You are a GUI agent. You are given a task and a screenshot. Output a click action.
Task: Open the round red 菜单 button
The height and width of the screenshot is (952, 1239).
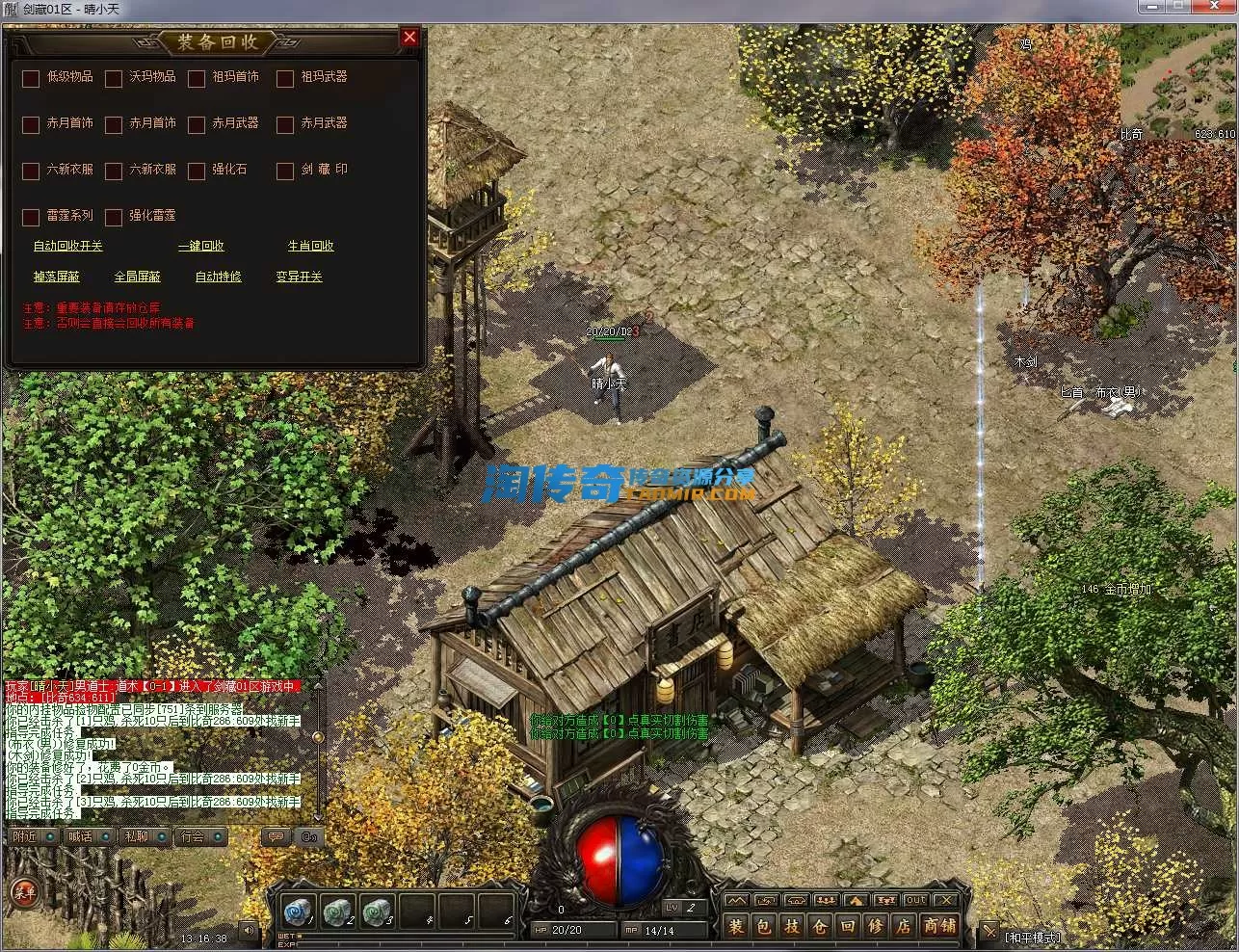(23, 892)
